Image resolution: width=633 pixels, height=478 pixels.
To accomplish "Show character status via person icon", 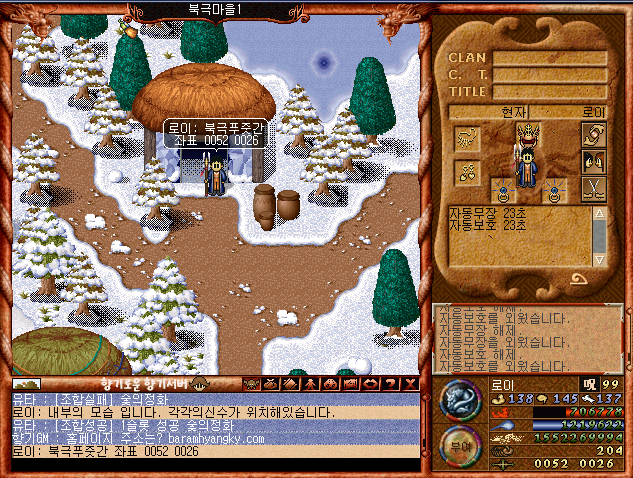I will point(311,384).
